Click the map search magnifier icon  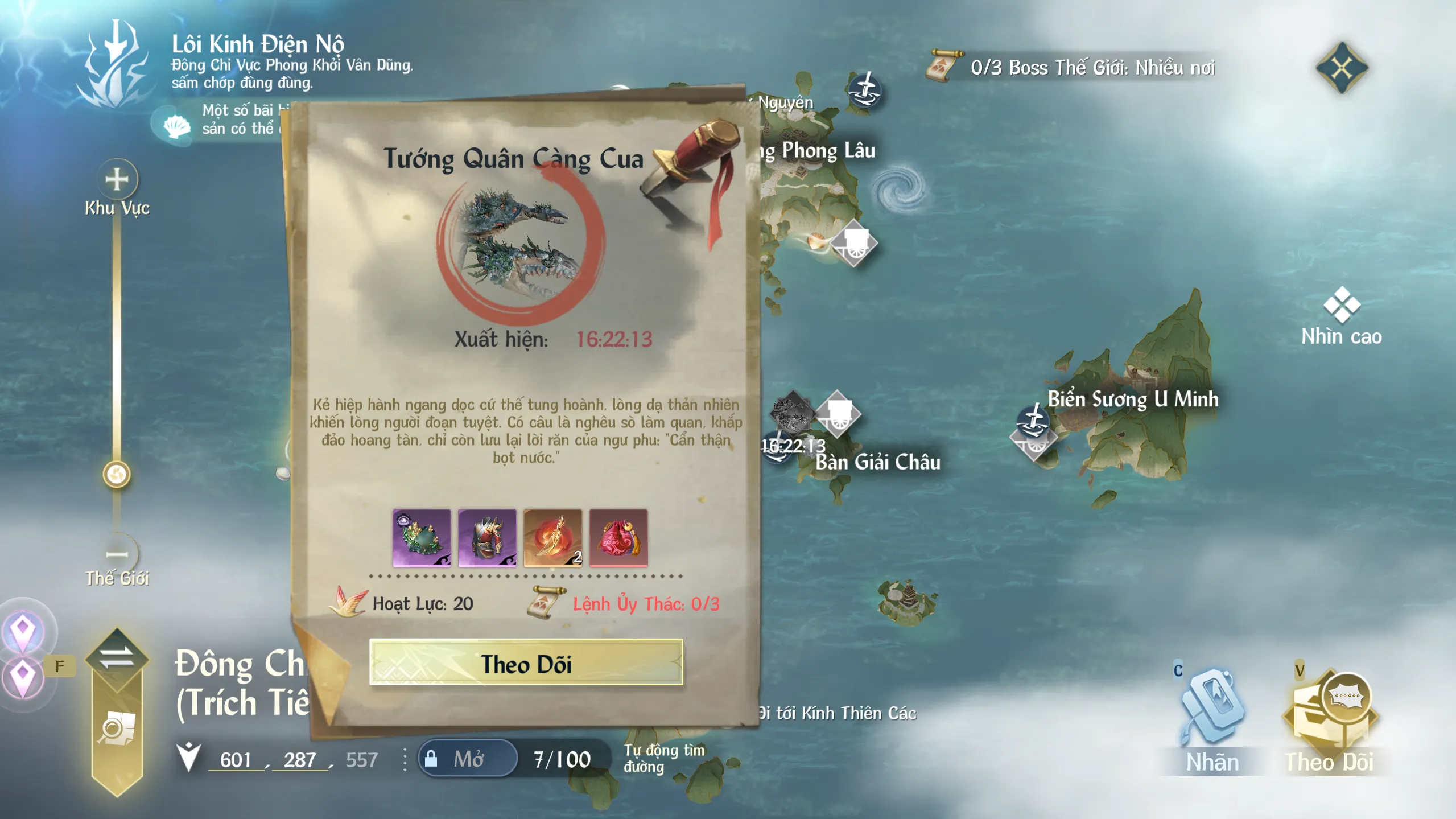[117, 729]
